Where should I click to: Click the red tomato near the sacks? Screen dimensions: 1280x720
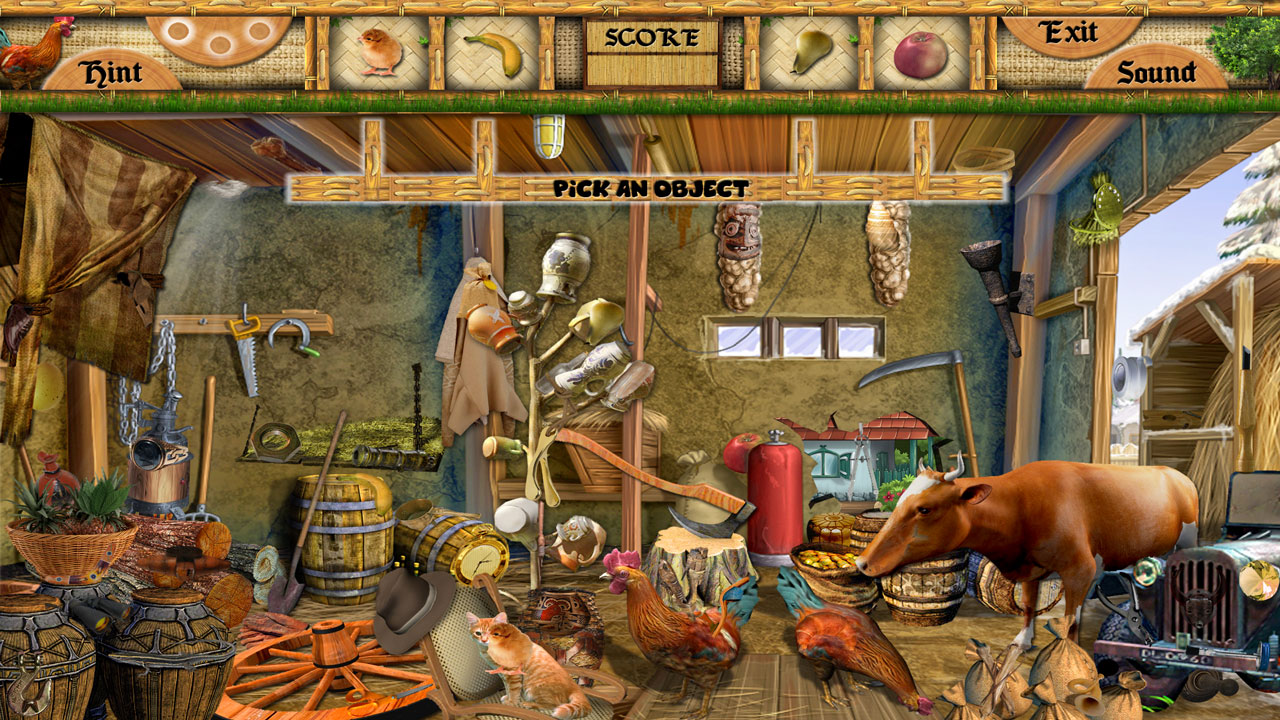[741, 451]
